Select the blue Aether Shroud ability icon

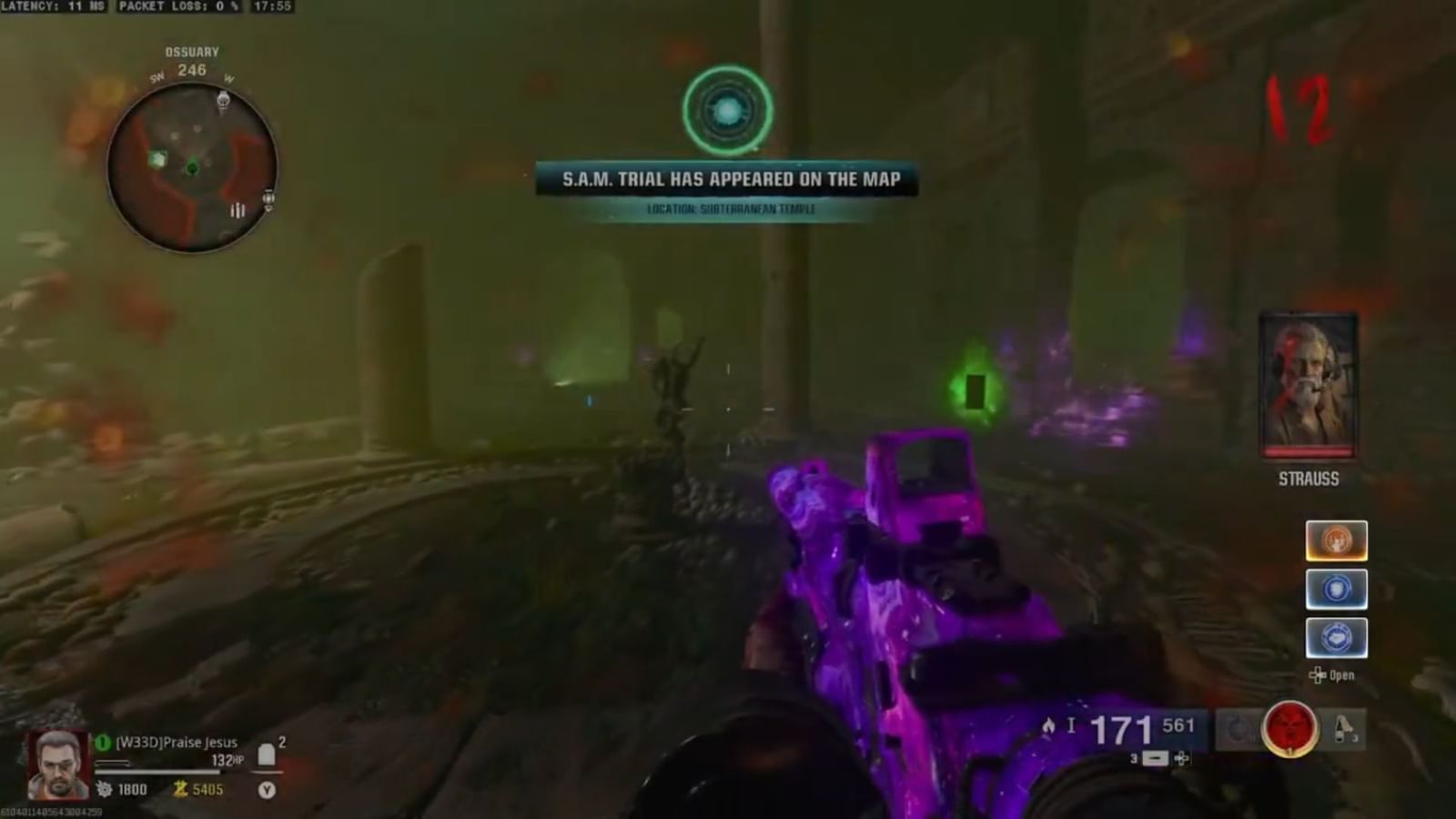click(1336, 590)
